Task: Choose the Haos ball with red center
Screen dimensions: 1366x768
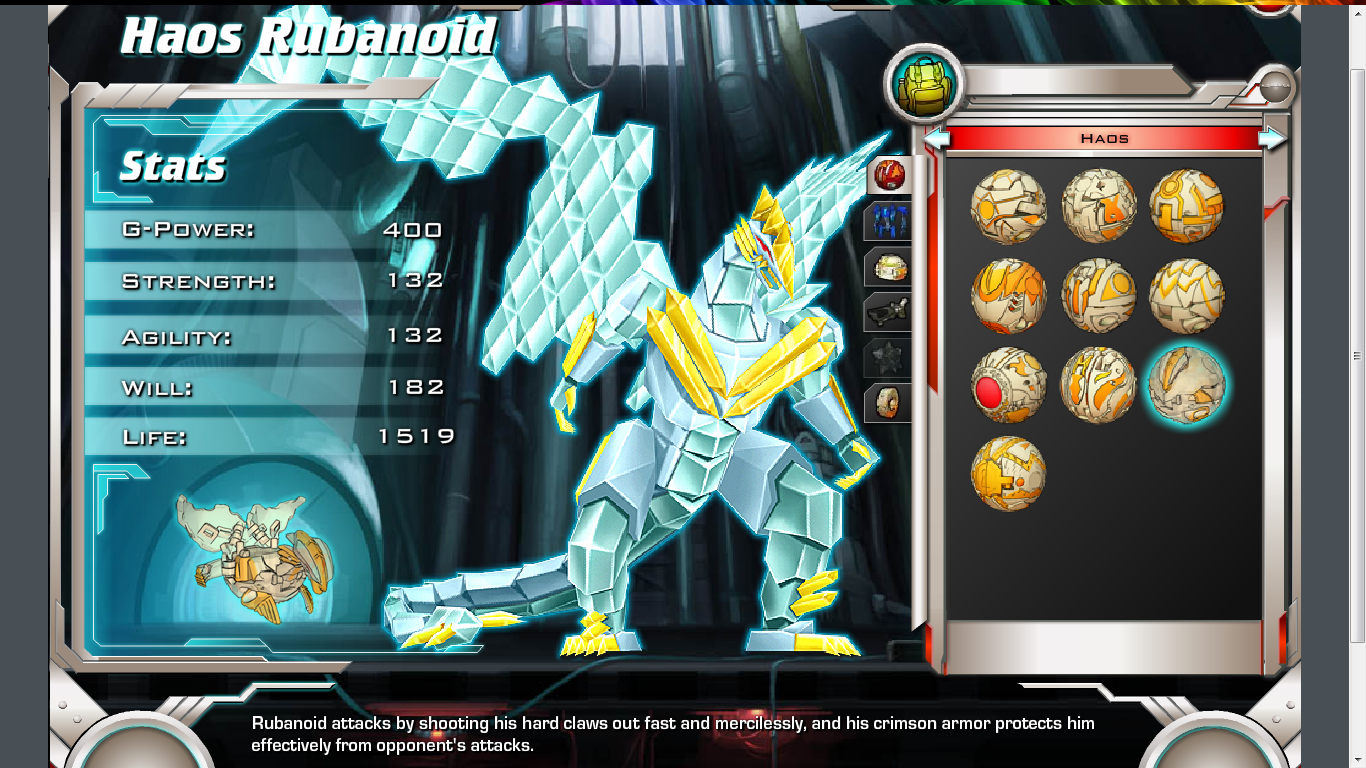Action: tap(1008, 385)
